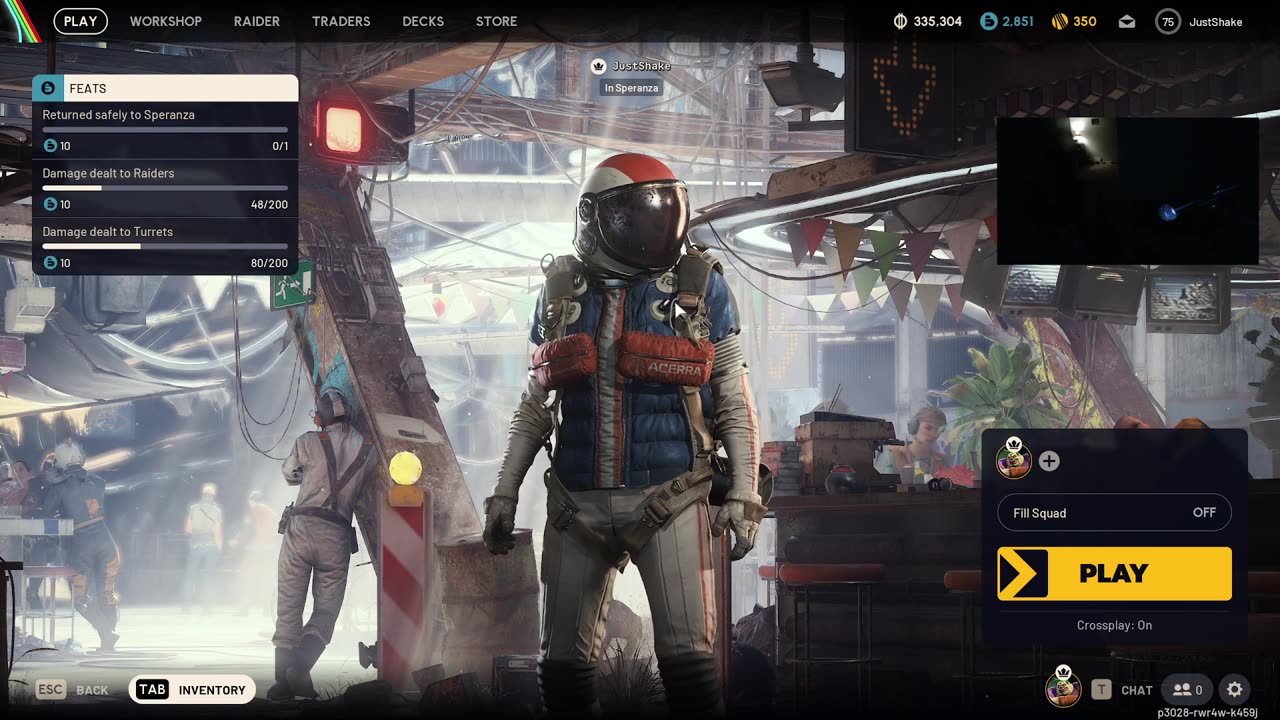The image size is (1280, 720).
Task: Open the Store tab
Action: [496, 21]
